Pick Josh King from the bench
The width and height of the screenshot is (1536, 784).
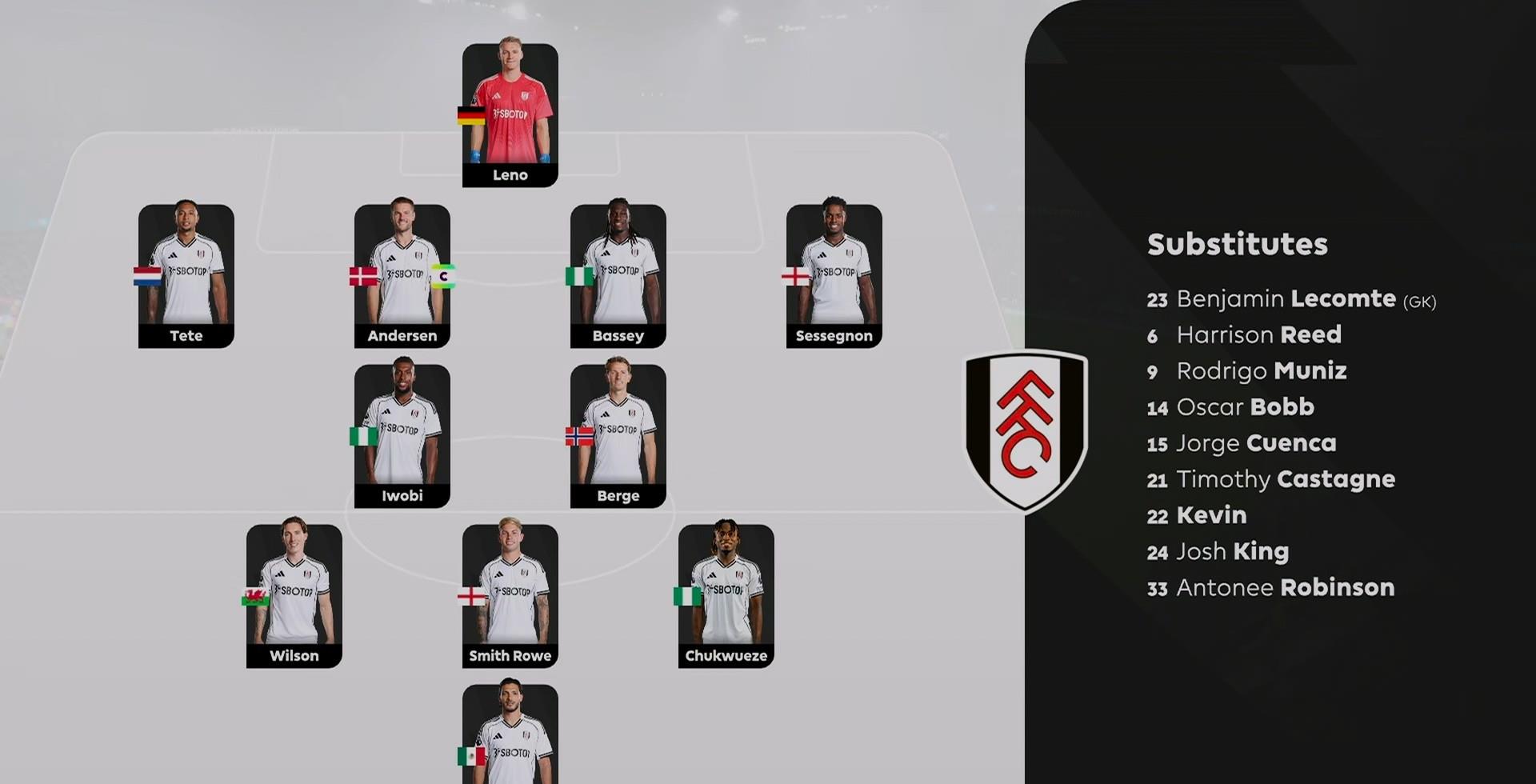(1232, 551)
